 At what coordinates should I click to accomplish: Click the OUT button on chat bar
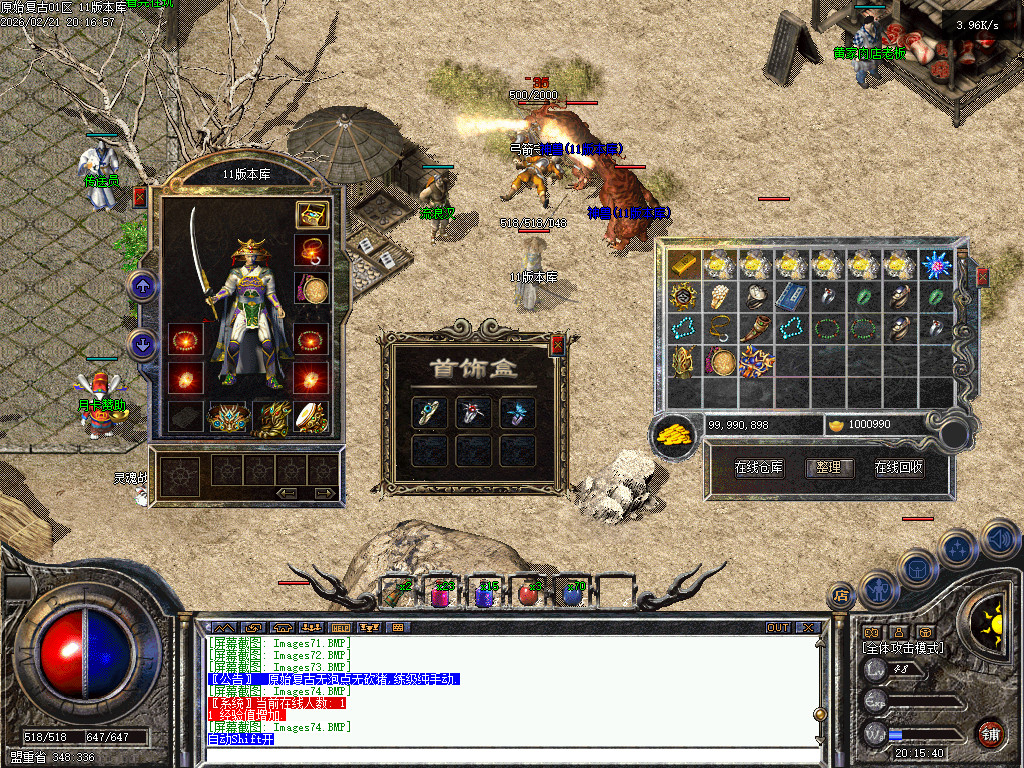pyautogui.click(x=777, y=628)
